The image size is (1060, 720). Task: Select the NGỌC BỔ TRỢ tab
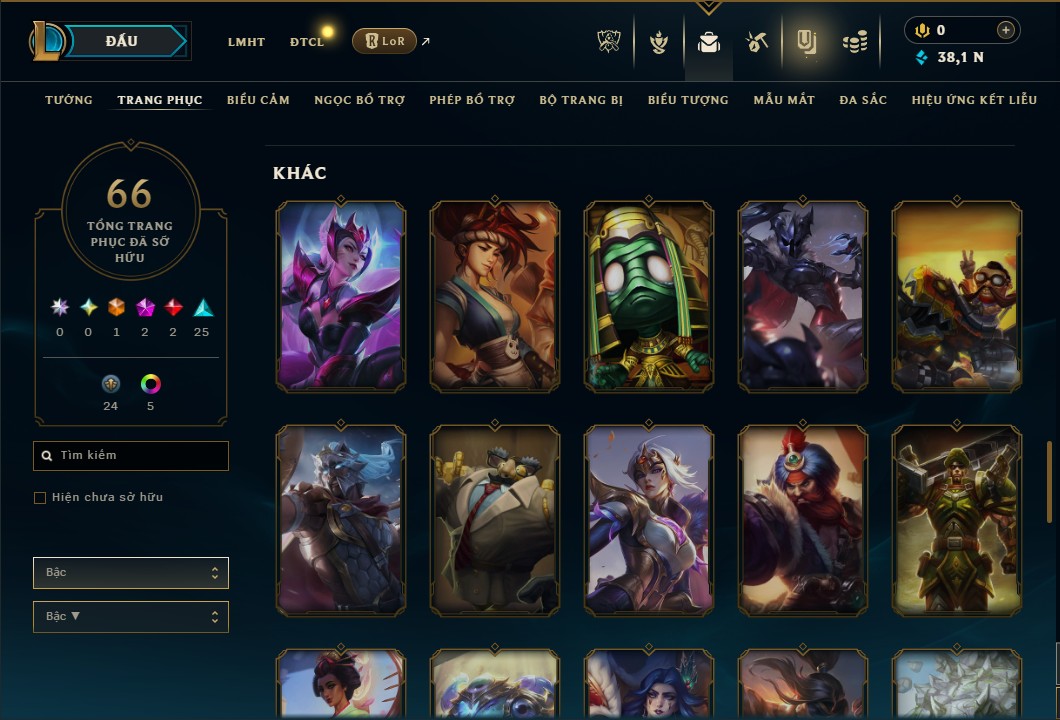359,100
